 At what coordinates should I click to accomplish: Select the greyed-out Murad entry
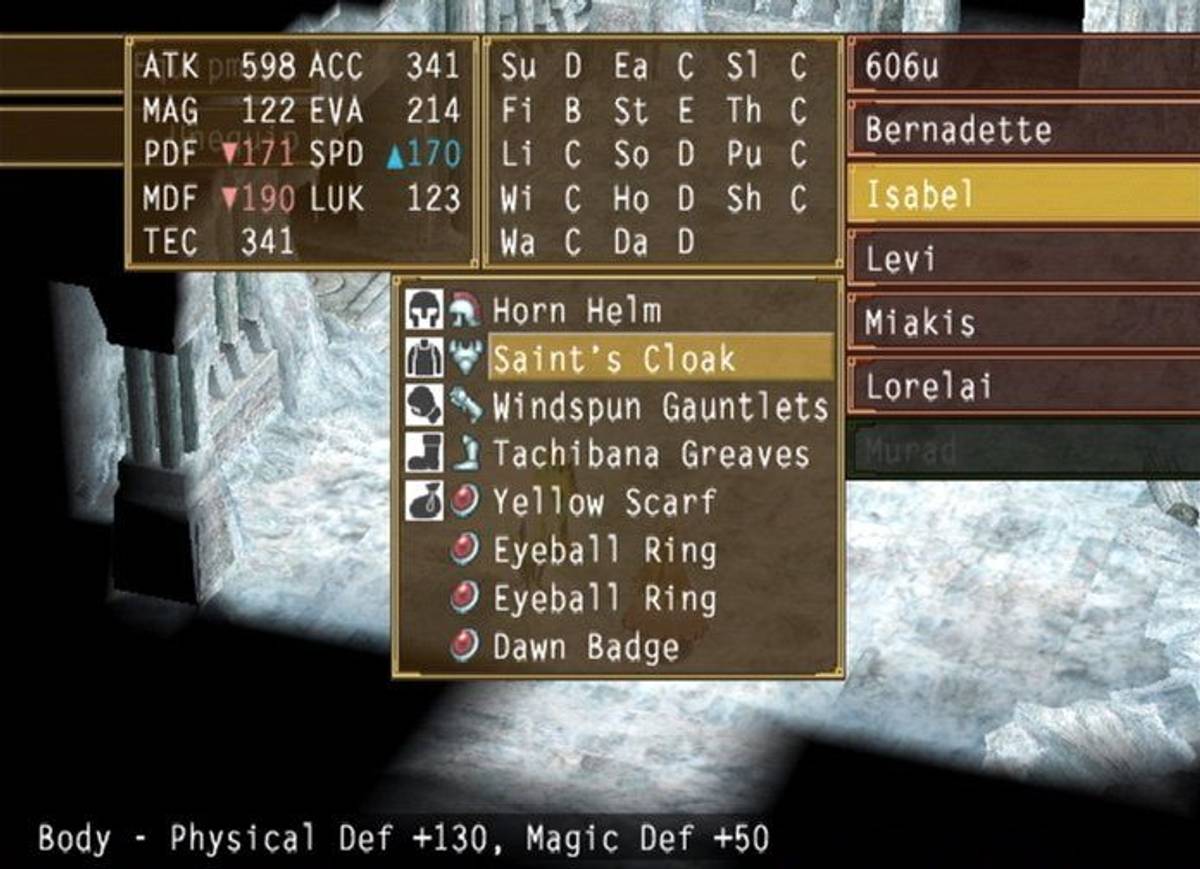coord(1022,451)
